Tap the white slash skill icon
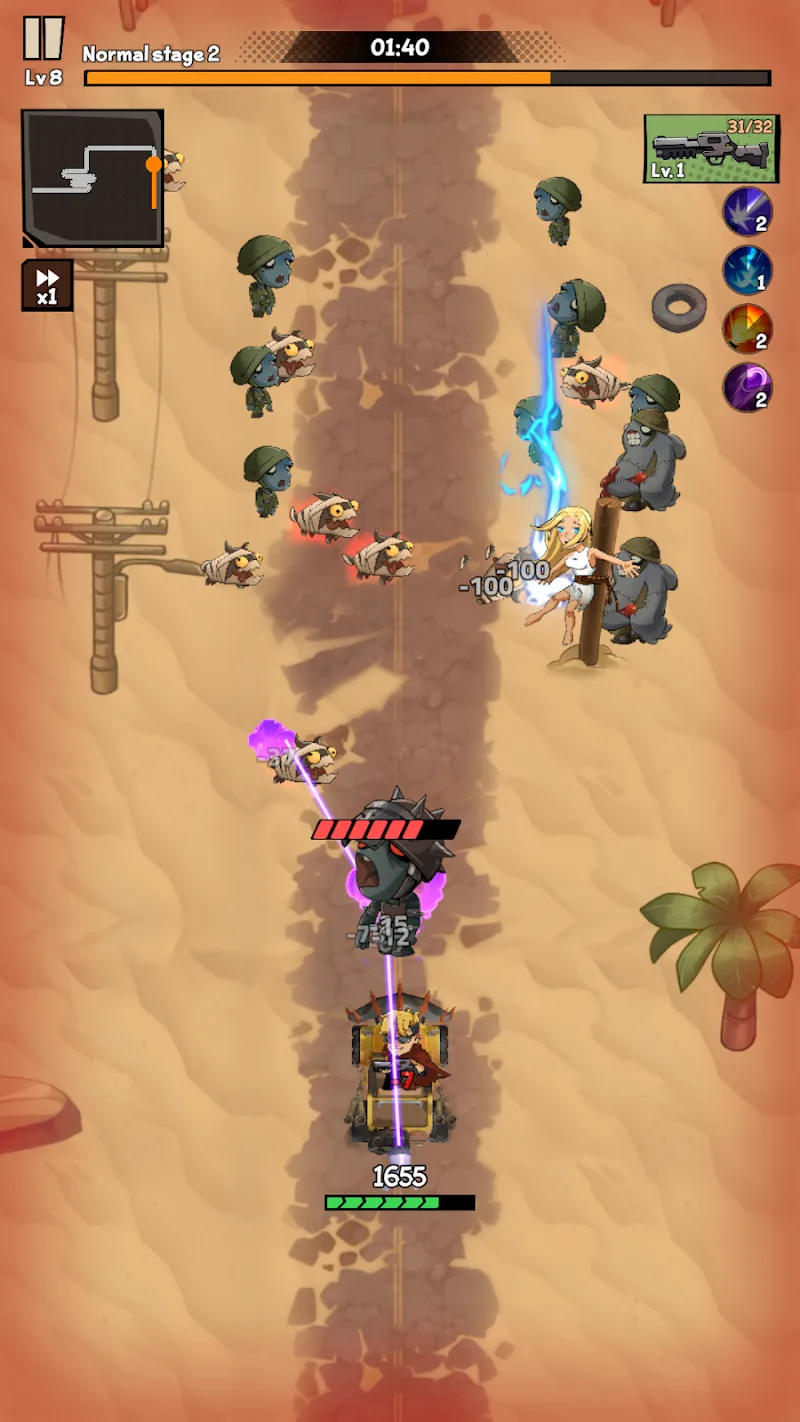Viewport: 800px width, 1422px height. [x=747, y=211]
